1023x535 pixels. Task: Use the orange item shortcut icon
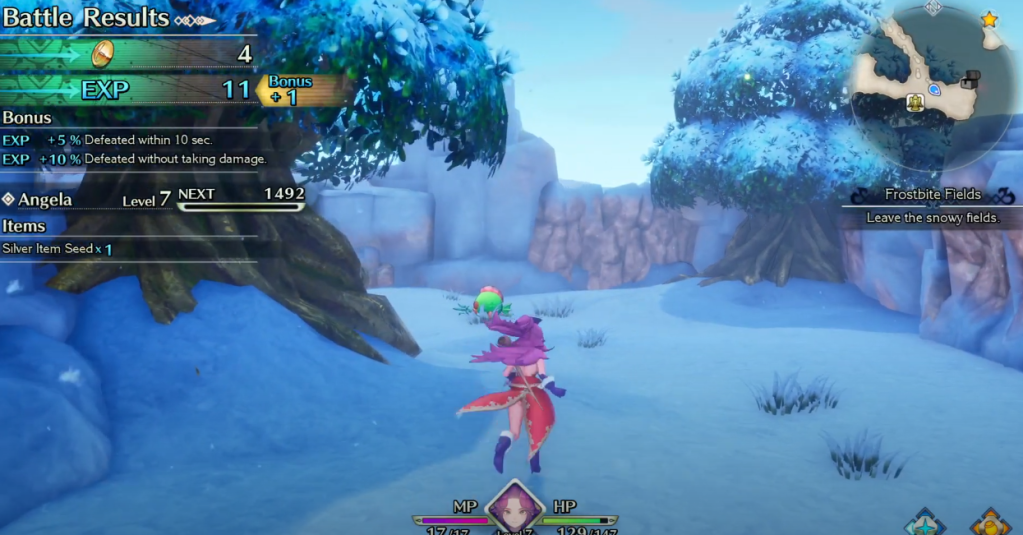pyautogui.click(x=990, y=522)
